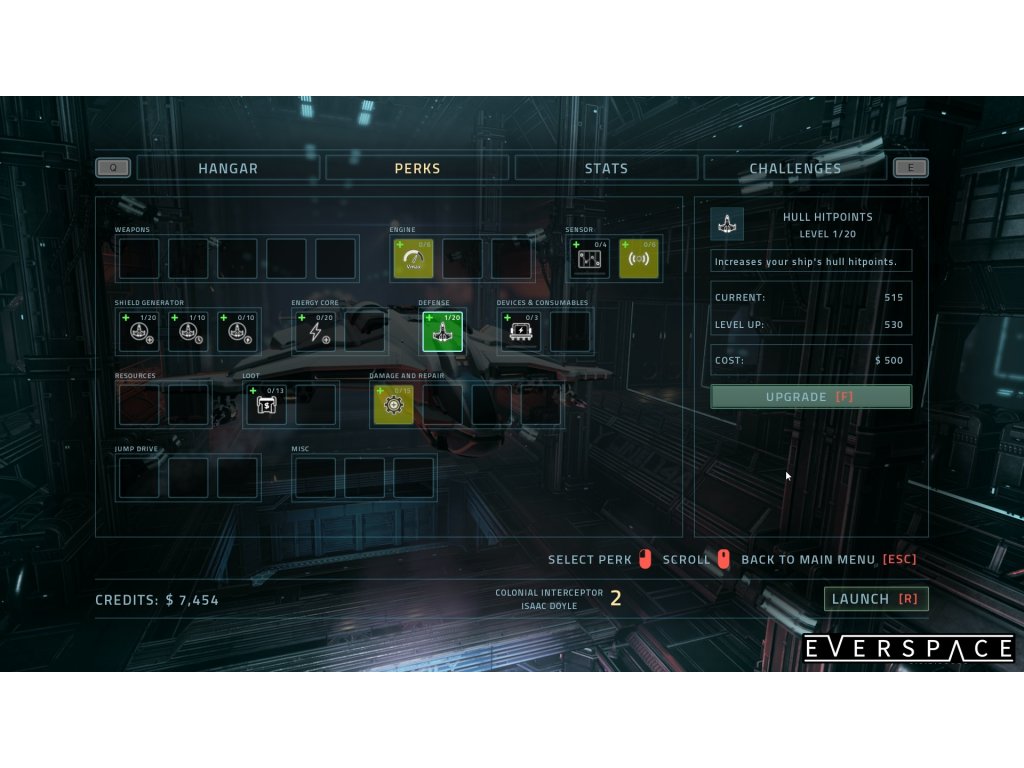The width and height of the screenshot is (1024, 768).
Task: Select the Vmax engine speed perk
Action: click(413, 259)
